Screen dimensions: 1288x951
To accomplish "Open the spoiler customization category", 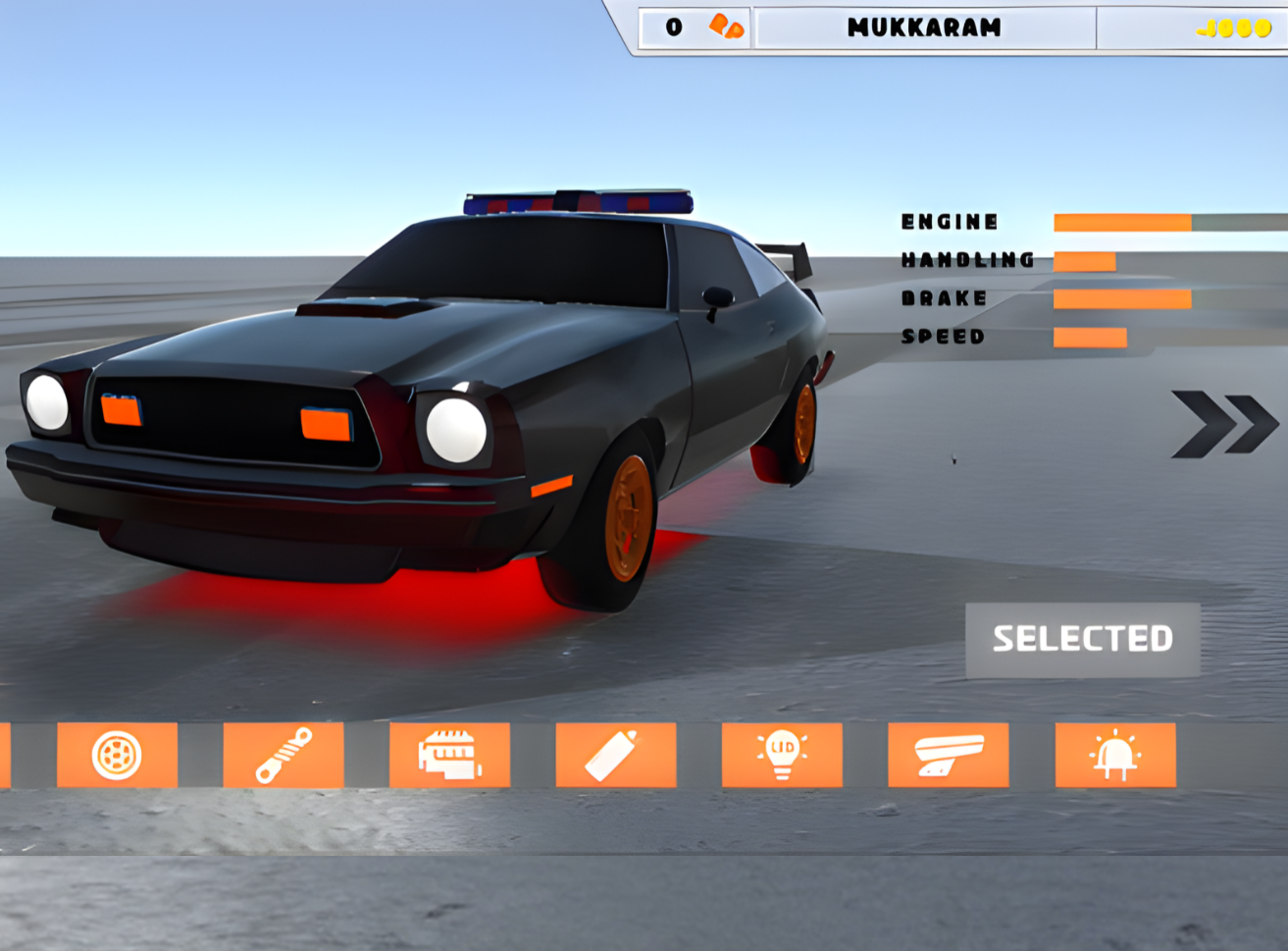I will click(948, 755).
